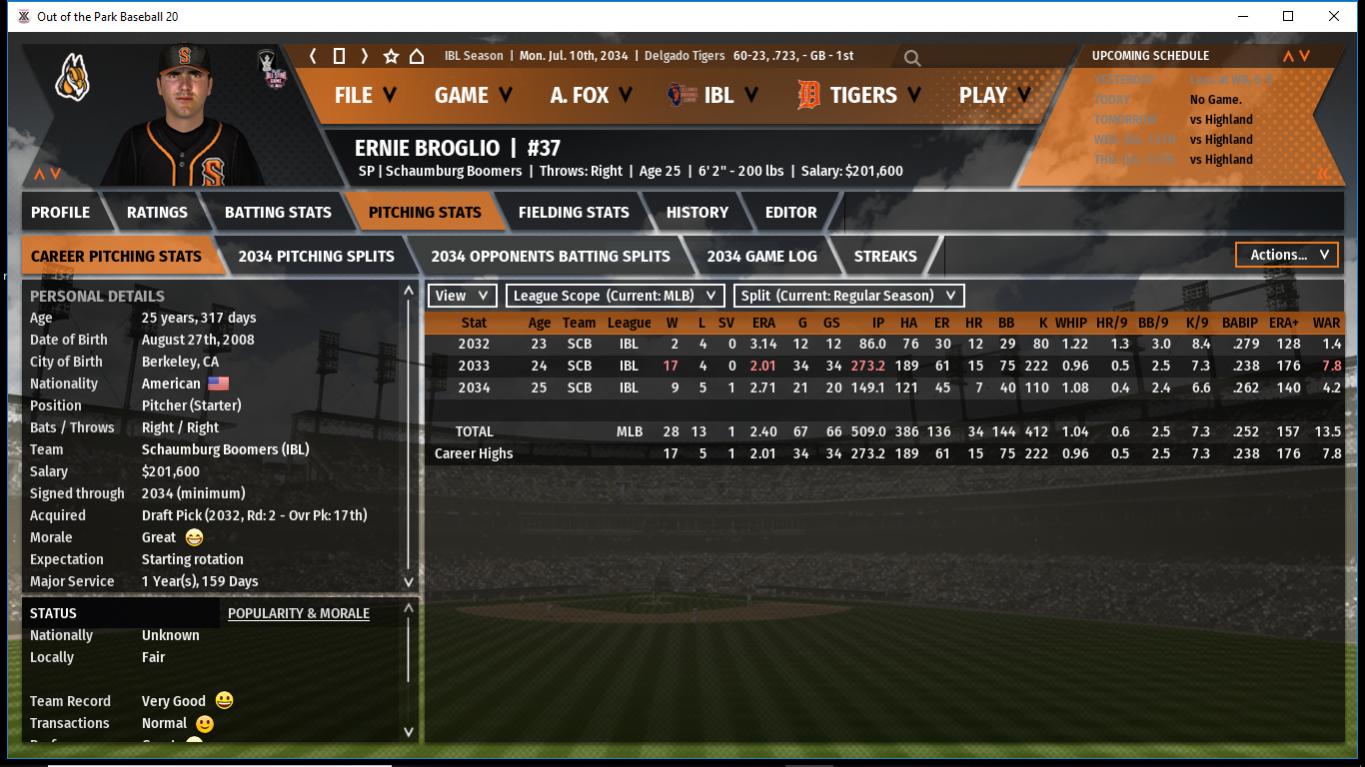This screenshot has width=1365, height=767.
Task: Open the 2034 Game Log subtab
Action: point(762,256)
